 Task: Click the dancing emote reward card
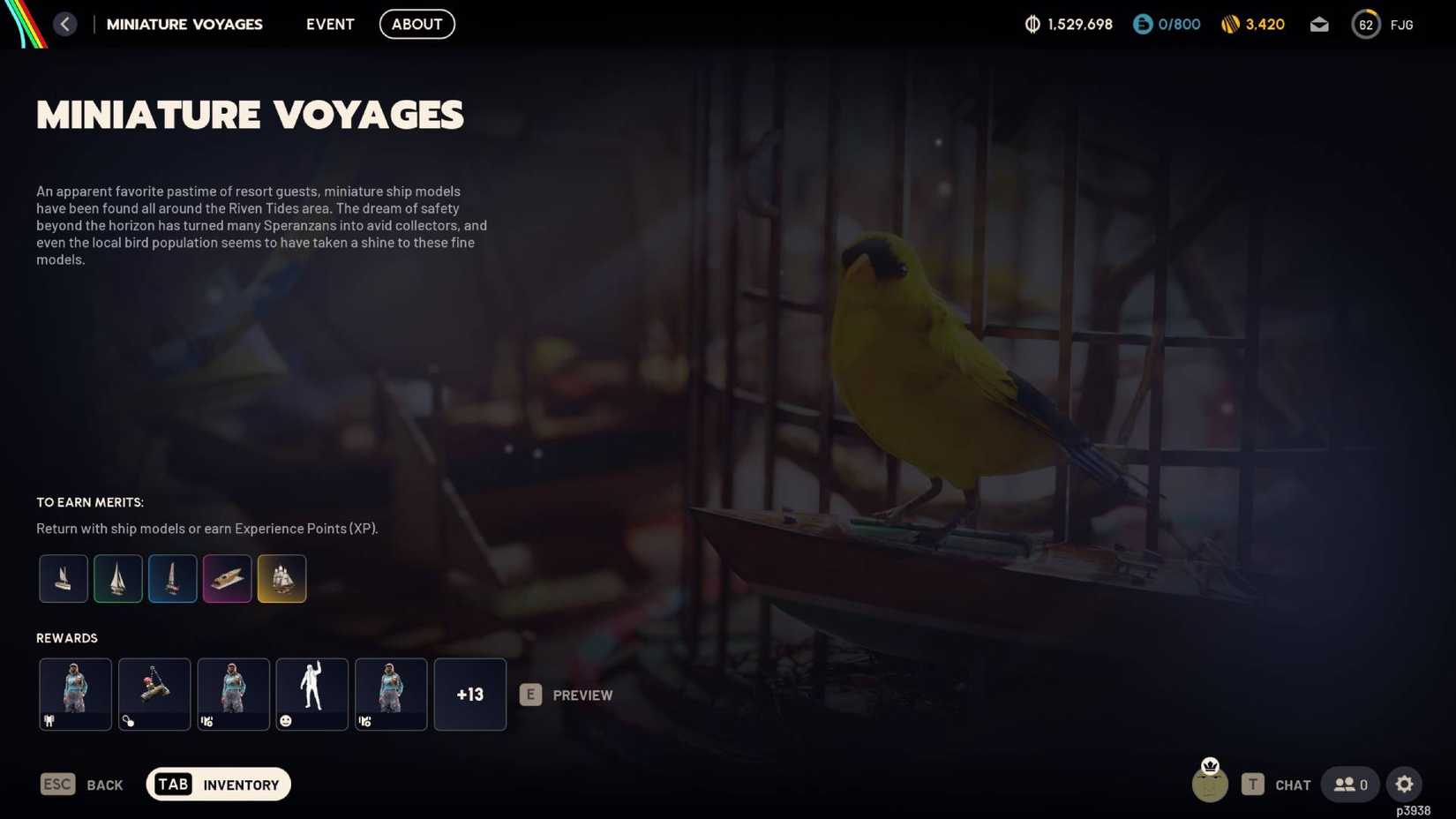click(x=311, y=695)
